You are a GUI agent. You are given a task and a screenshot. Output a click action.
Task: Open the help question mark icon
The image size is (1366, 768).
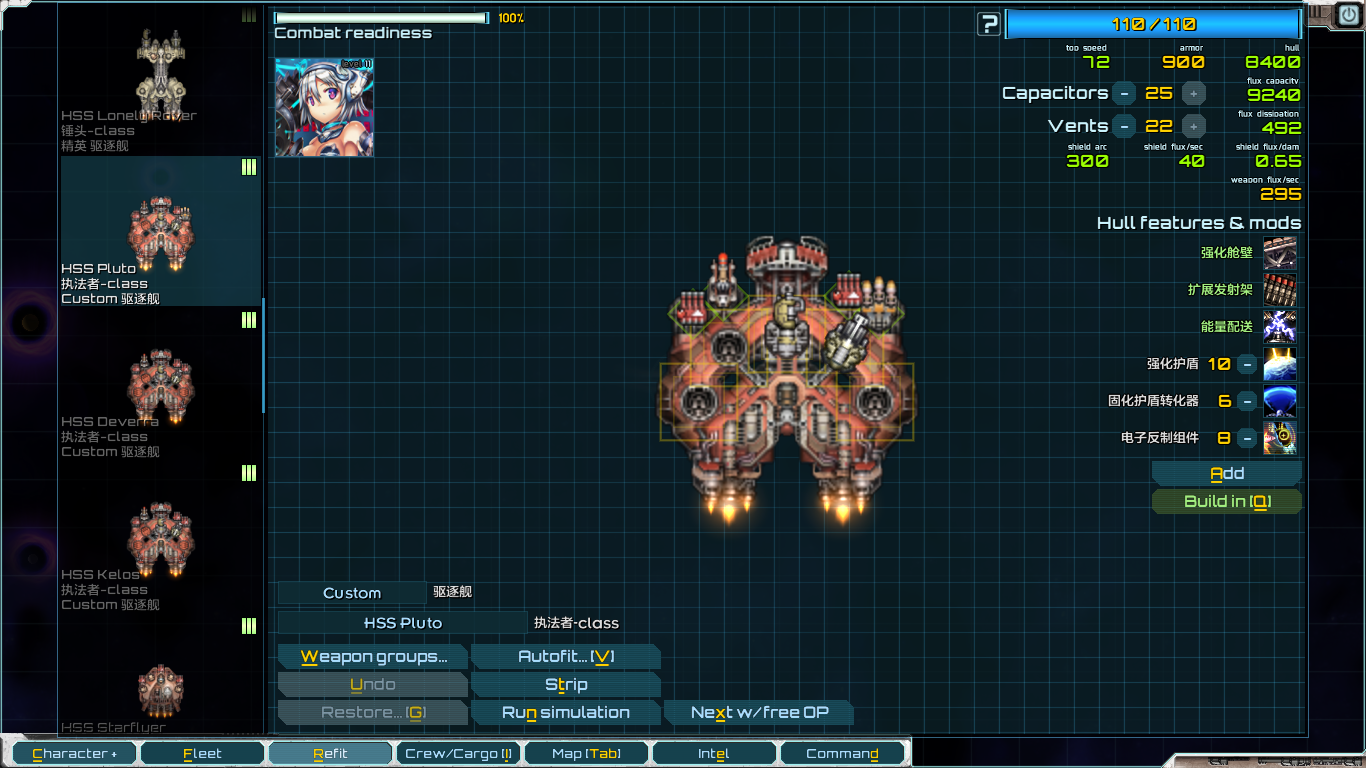(x=987, y=24)
